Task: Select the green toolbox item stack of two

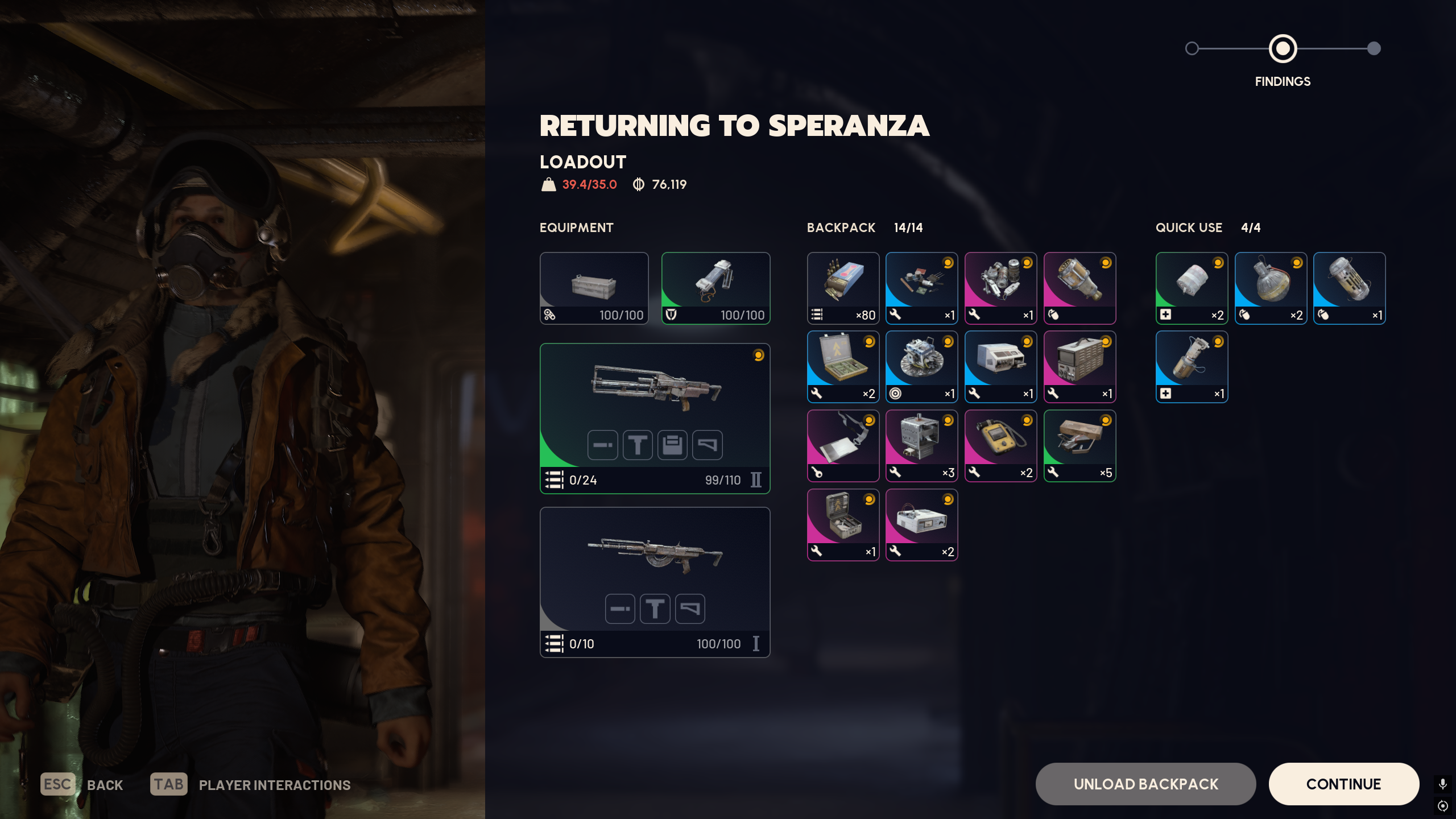Action: tap(843, 367)
